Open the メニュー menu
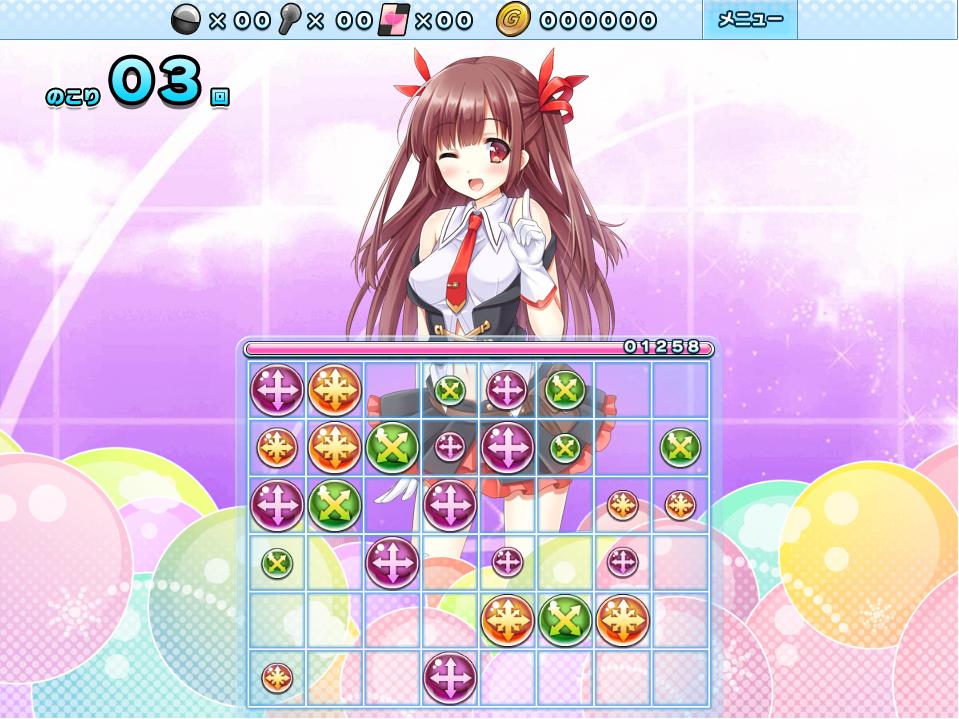This screenshot has width=959, height=719. point(750,20)
